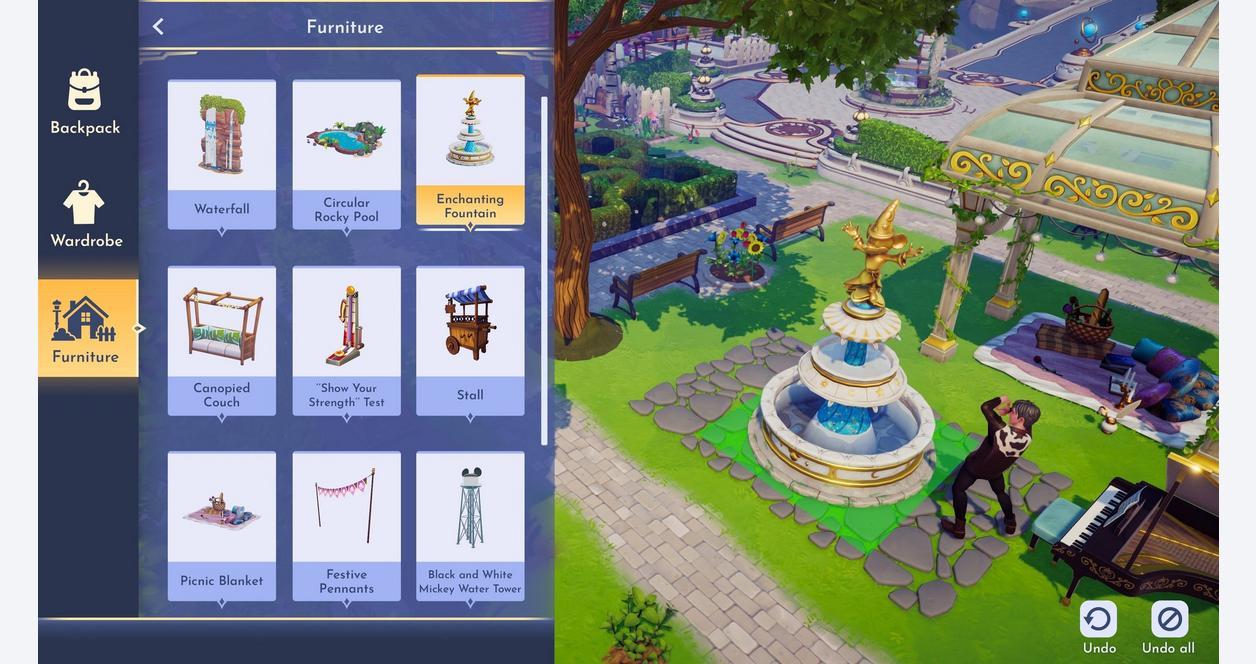Choose the "Show Your Strength" Test item
This screenshot has width=1256, height=664.
(346, 340)
